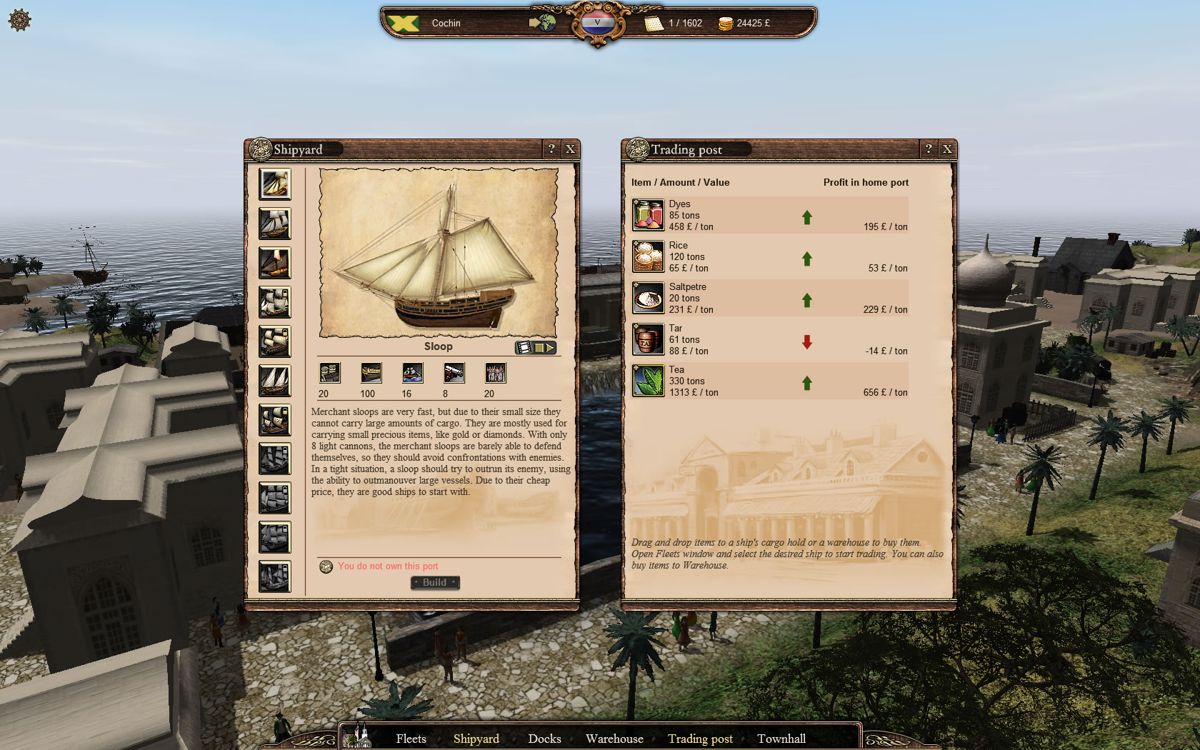Close the Shipyard window
Image resolution: width=1200 pixels, height=750 pixels.
(570, 149)
